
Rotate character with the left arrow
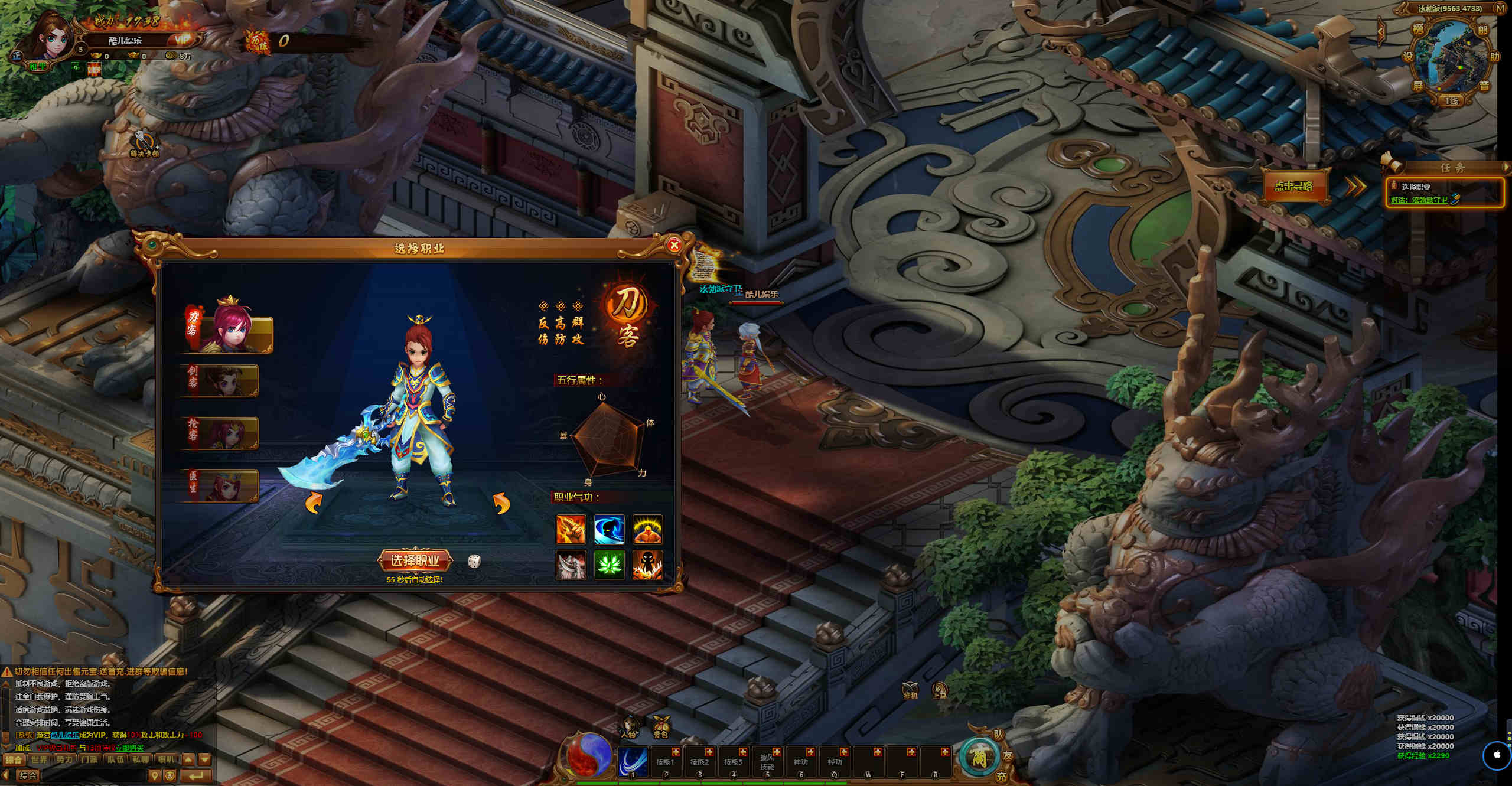click(314, 504)
